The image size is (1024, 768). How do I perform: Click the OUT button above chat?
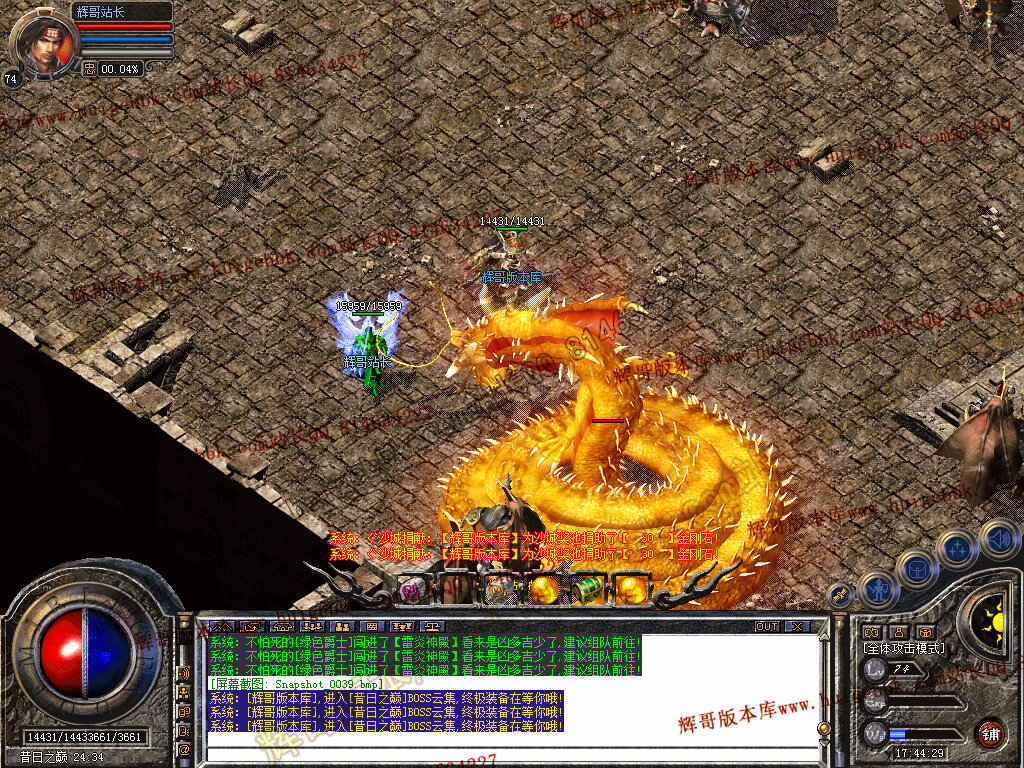pyautogui.click(x=767, y=626)
